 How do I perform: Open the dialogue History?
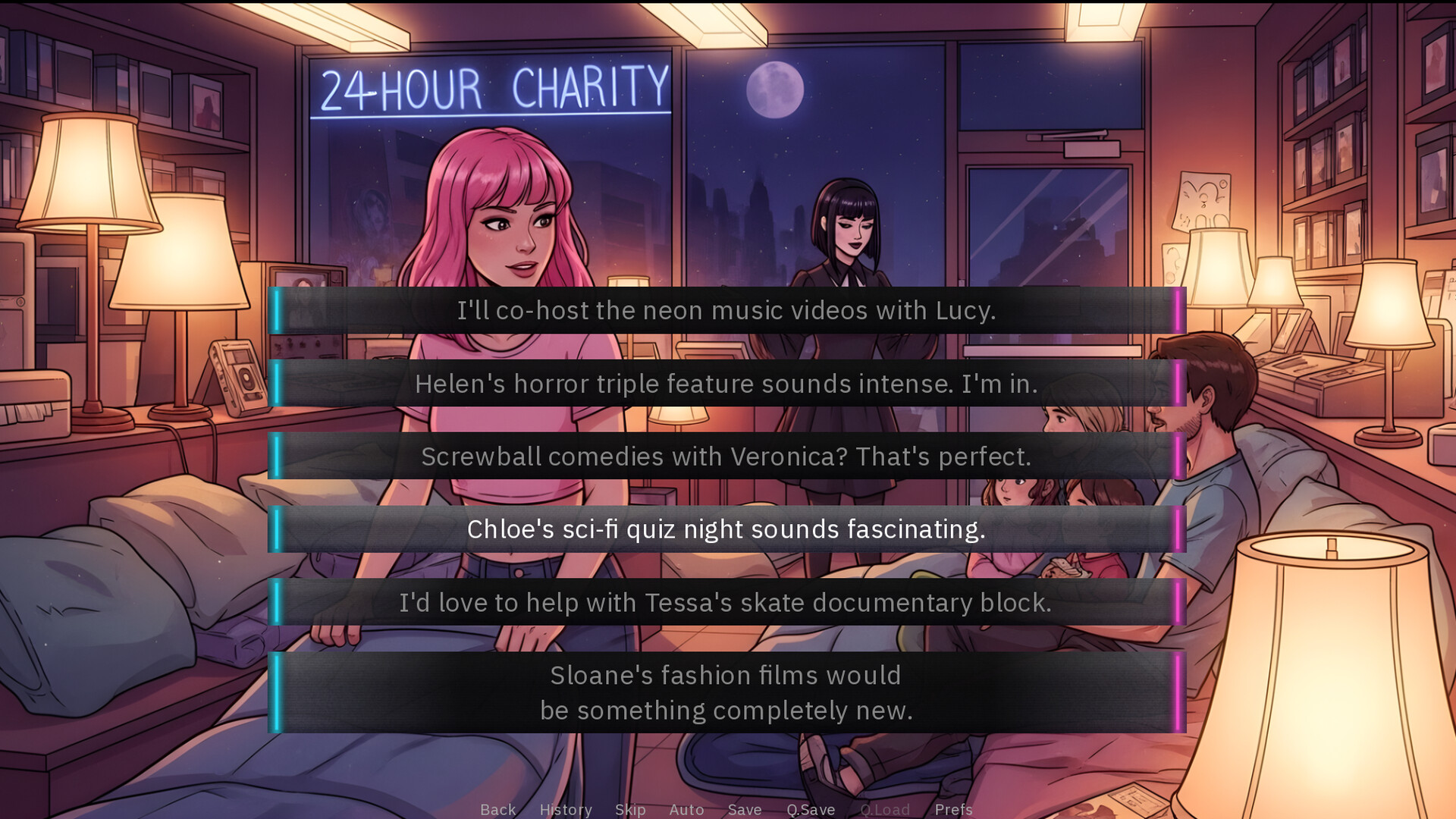tap(566, 809)
